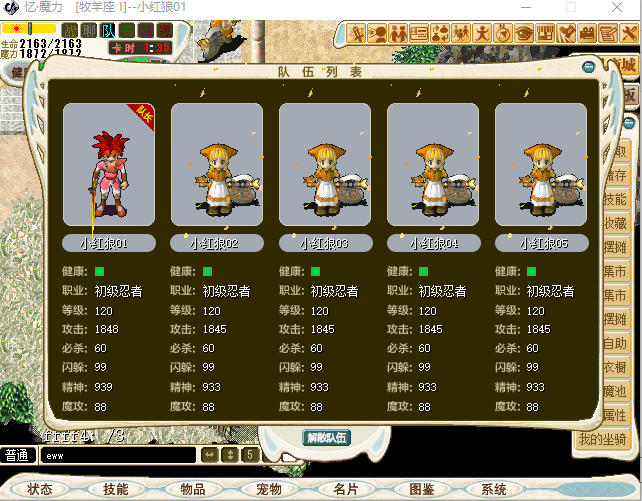The image size is (642, 501).
Task: Click the chat text input field
Action: click(x=118, y=456)
